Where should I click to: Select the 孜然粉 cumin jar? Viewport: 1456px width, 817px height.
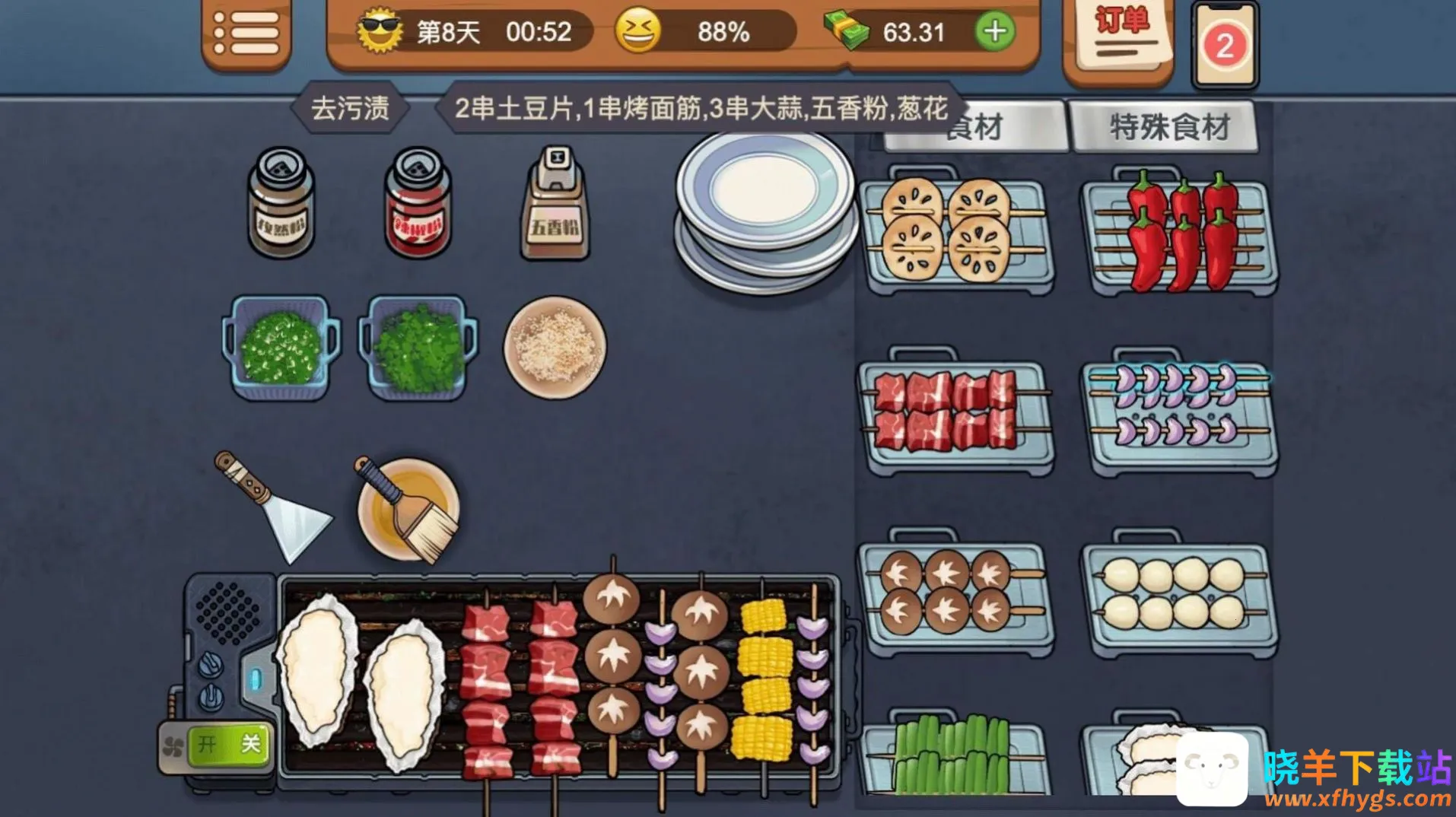click(281, 204)
